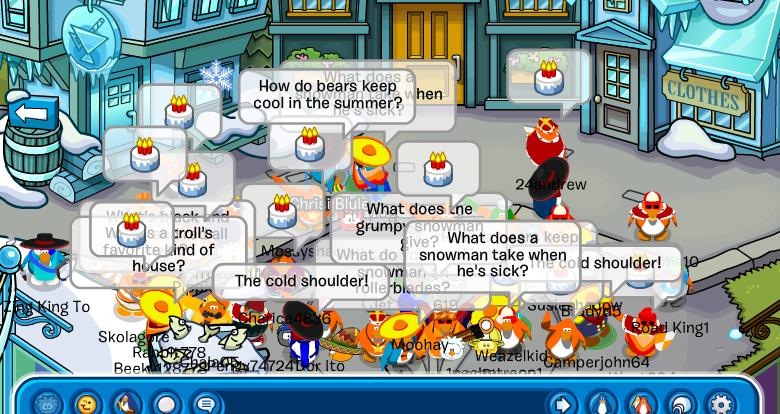Screen dimensions: 780x414
Task: Send the chat message with arrow button
Action: (562, 403)
